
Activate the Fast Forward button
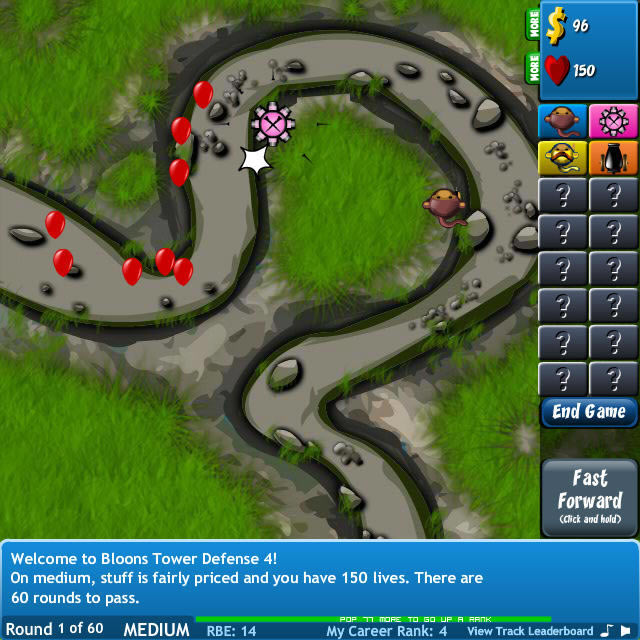pos(589,497)
